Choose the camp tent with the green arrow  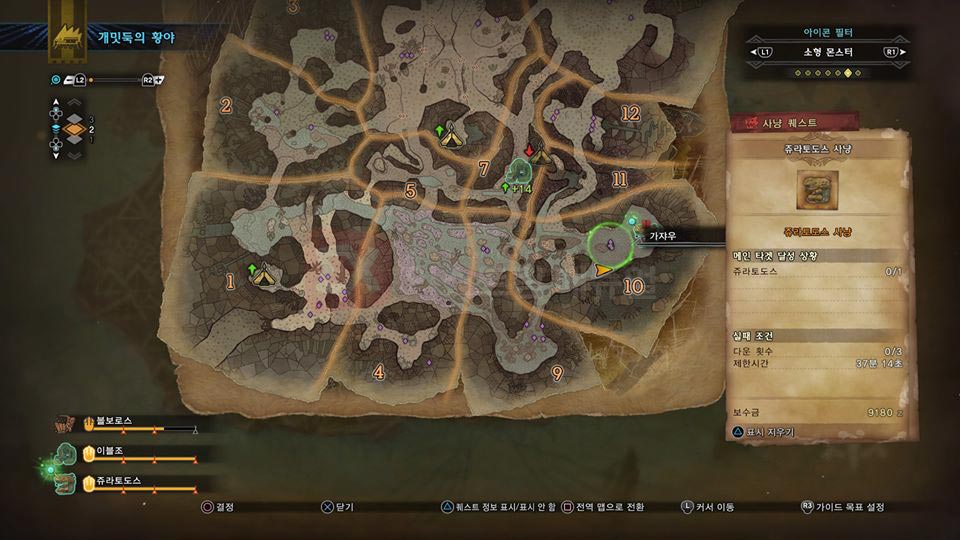pos(452,134)
